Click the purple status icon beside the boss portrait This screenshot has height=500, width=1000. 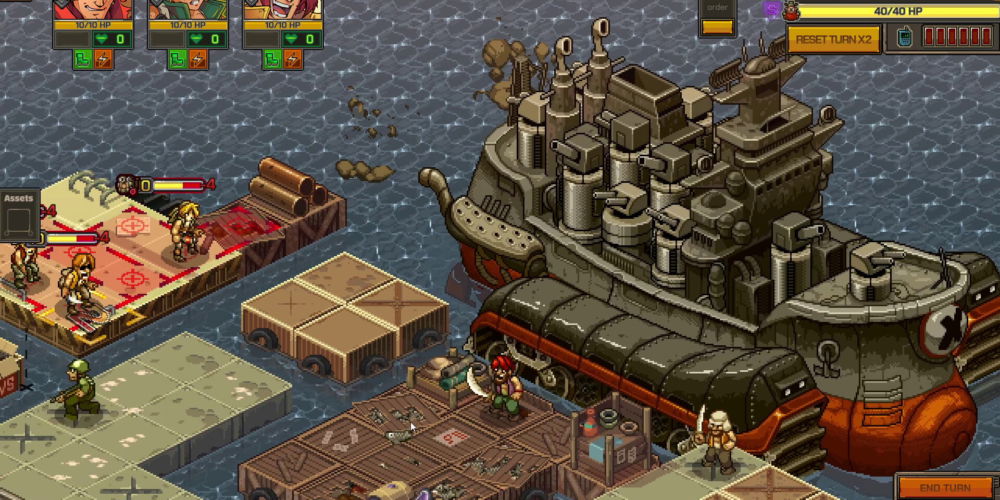tap(771, 9)
